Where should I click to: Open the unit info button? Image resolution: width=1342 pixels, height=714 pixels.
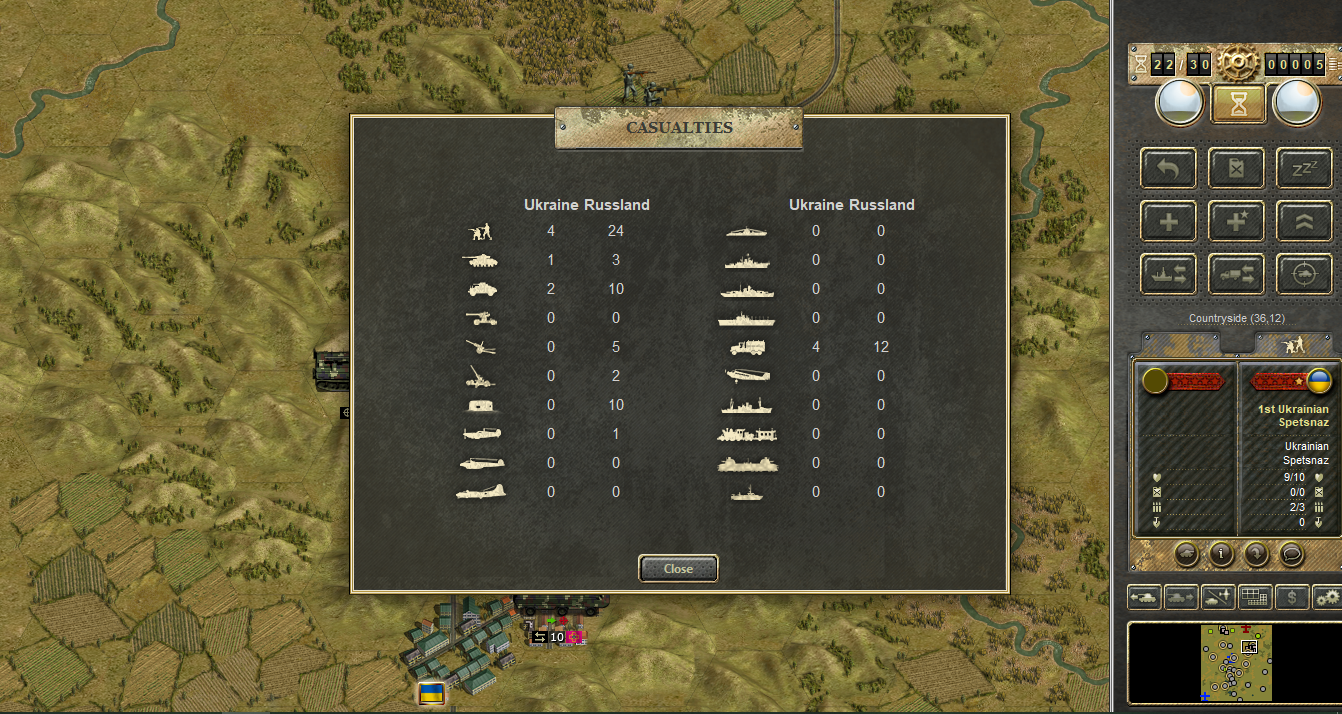(x=1220, y=552)
